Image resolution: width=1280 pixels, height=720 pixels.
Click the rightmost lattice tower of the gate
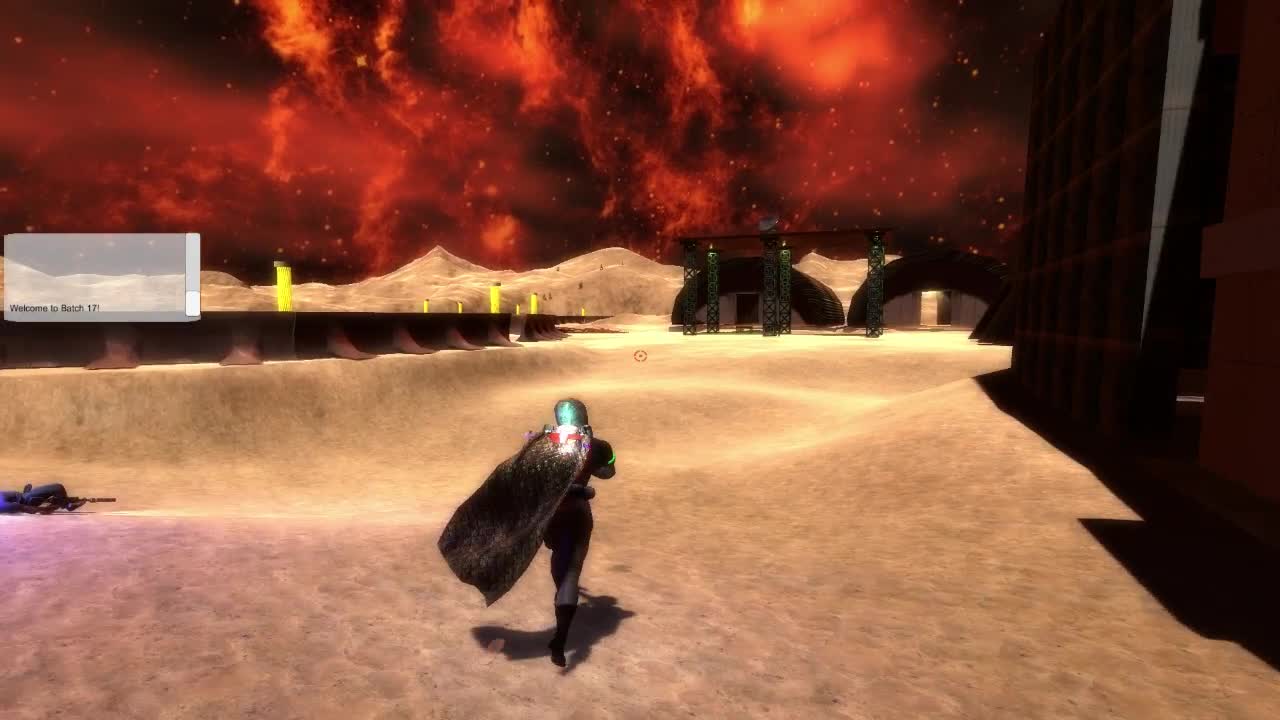coord(875,285)
